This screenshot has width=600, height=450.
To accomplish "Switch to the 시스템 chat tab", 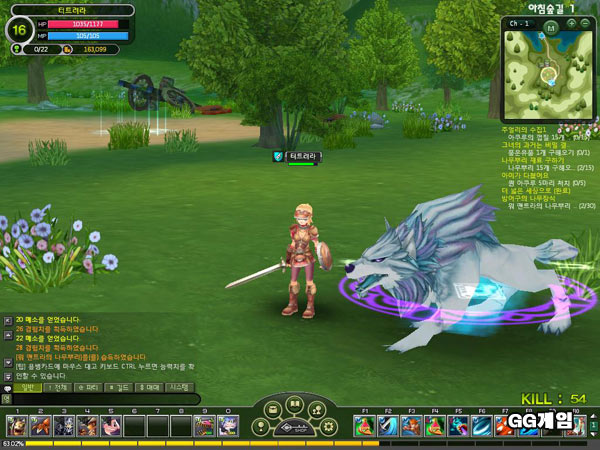I will [180, 386].
